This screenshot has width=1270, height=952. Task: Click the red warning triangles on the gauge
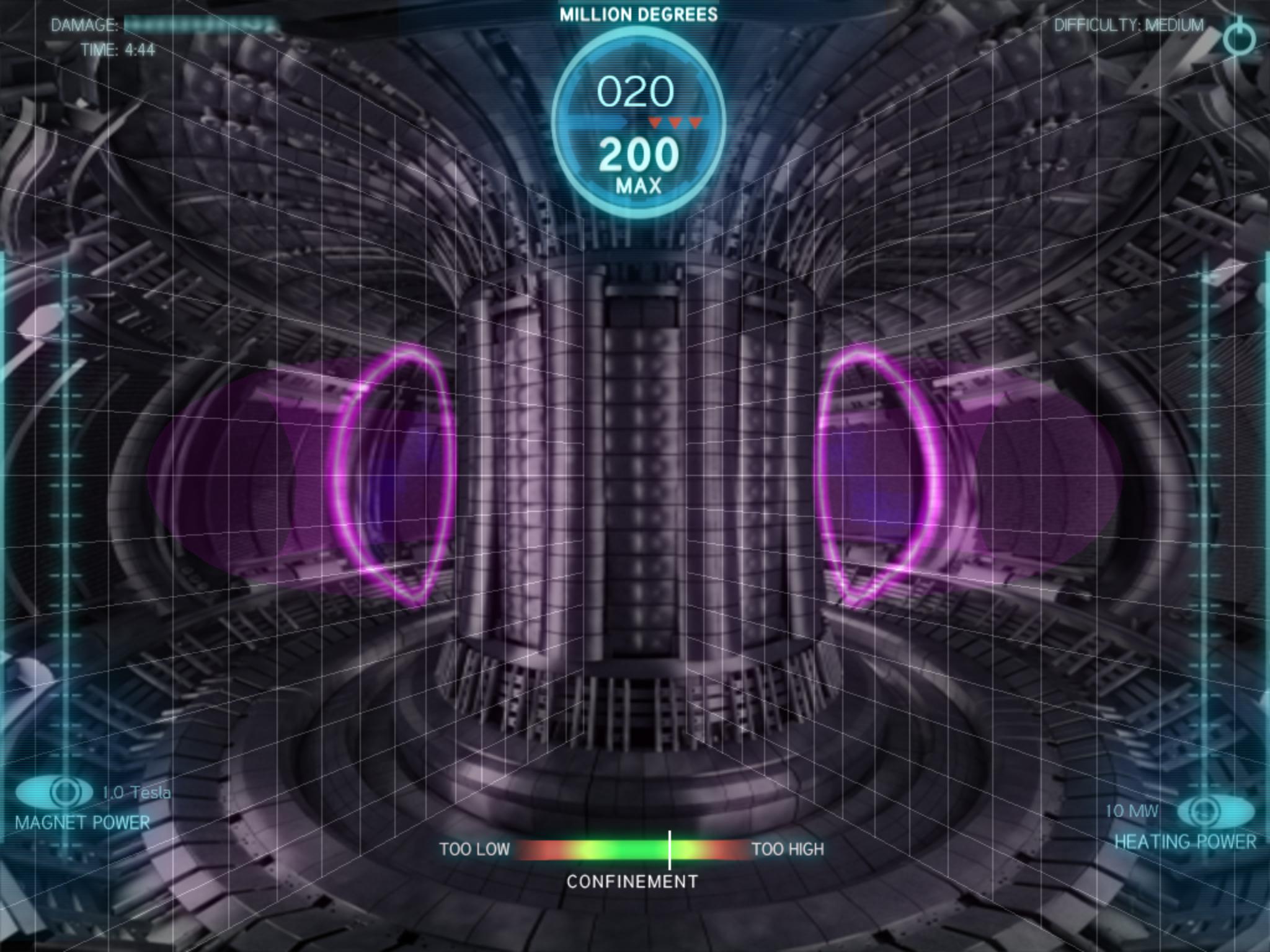(674, 123)
